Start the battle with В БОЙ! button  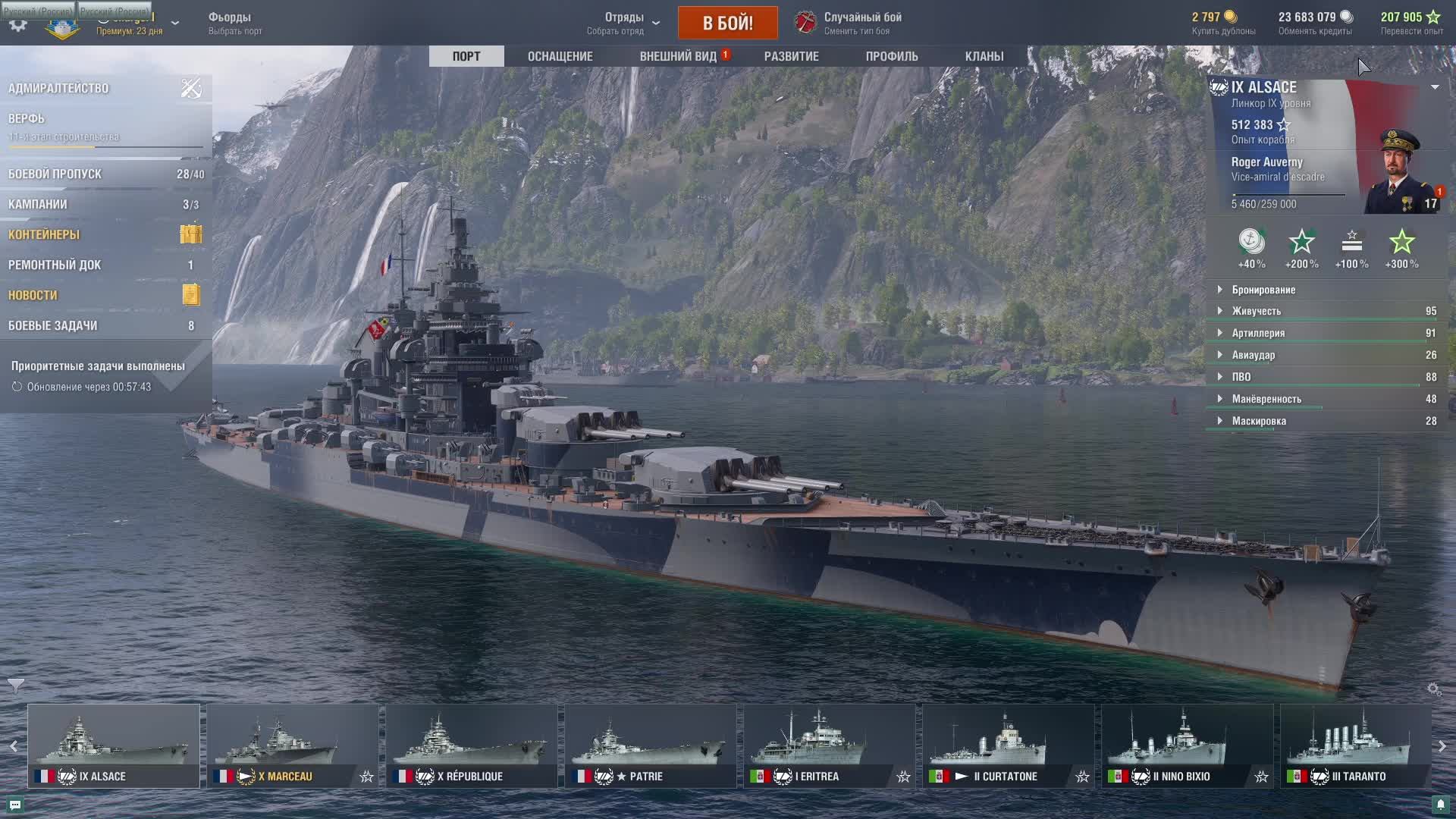coord(727,23)
